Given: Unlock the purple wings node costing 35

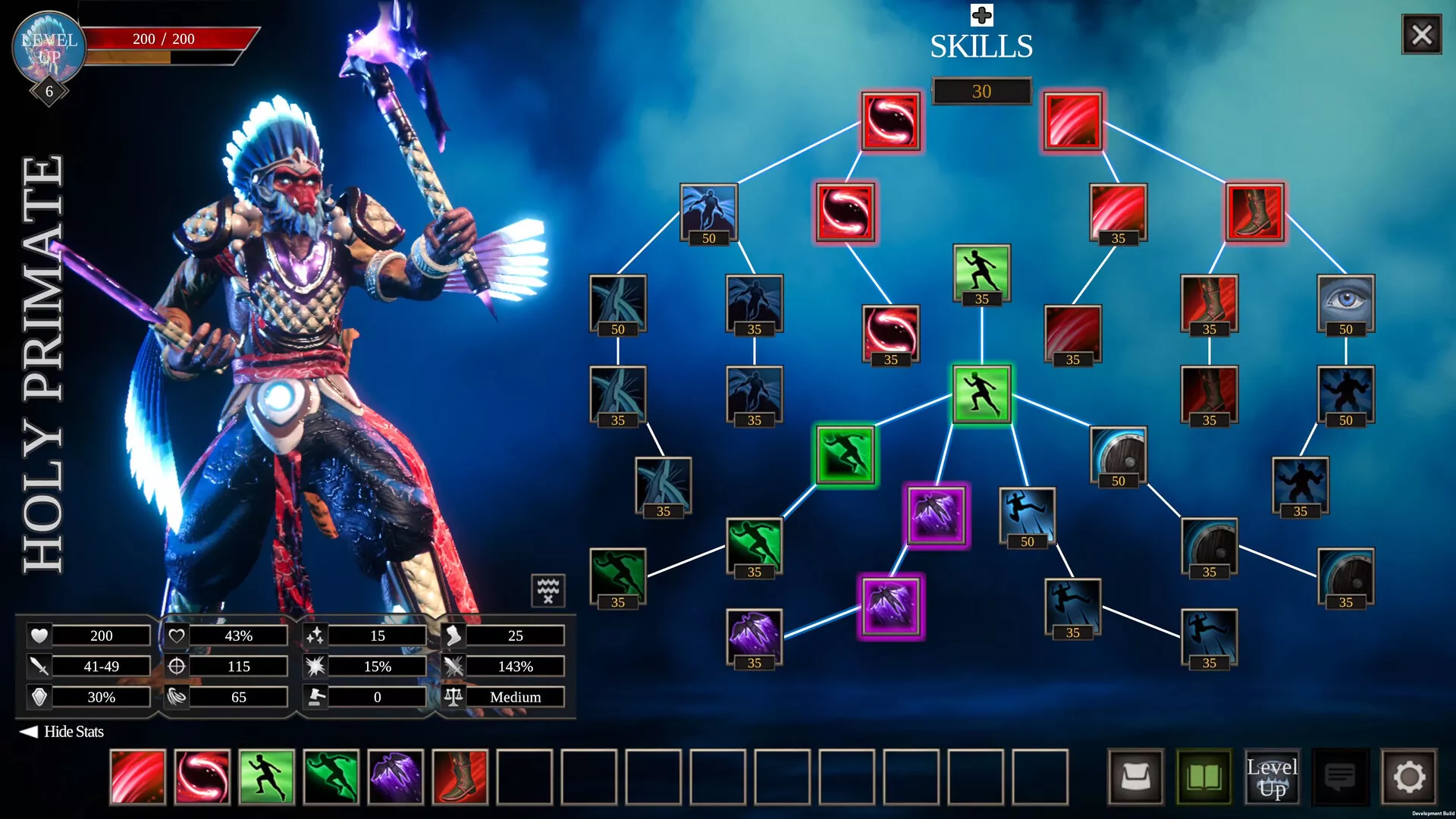Looking at the screenshot, I should point(754,635).
